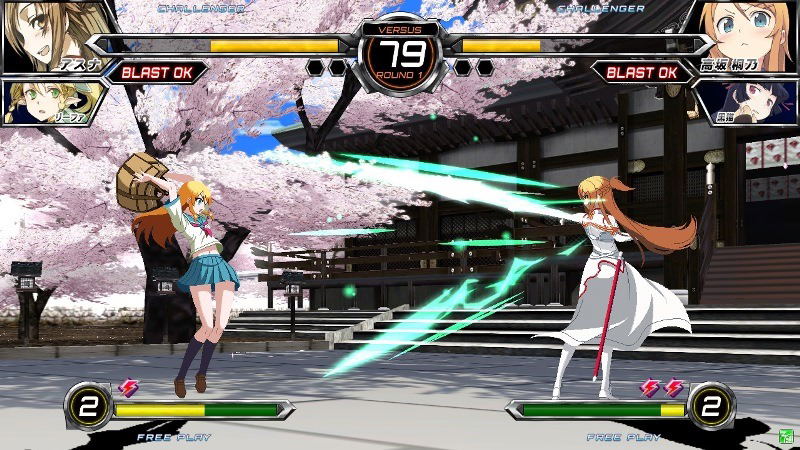800x450 pixels.
Task: Activate player two's BLAST OK indicator
Action: point(641,72)
